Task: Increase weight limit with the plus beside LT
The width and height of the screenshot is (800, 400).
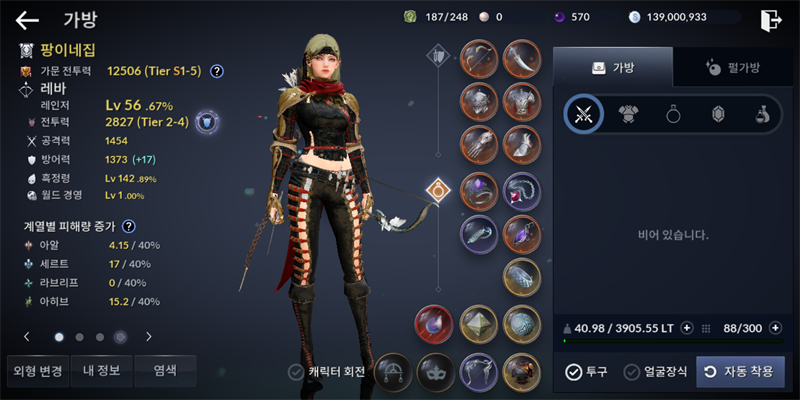Action: coord(687,327)
